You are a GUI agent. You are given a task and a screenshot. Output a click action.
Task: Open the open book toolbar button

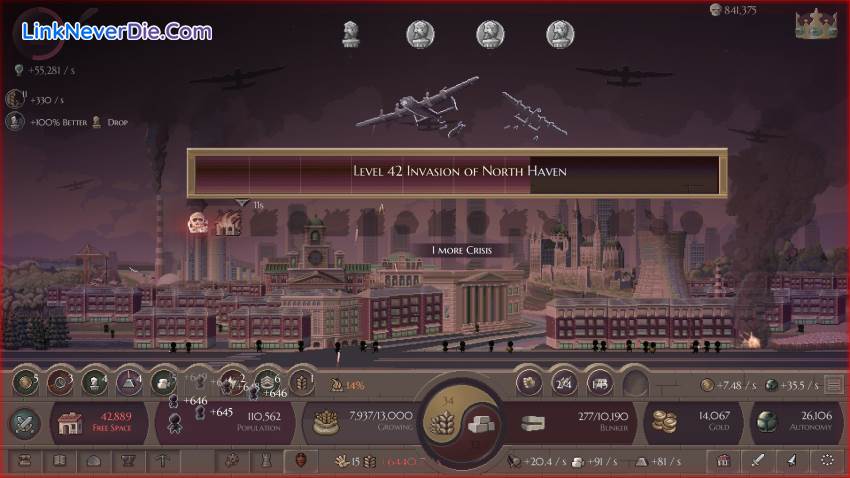tap(59, 461)
